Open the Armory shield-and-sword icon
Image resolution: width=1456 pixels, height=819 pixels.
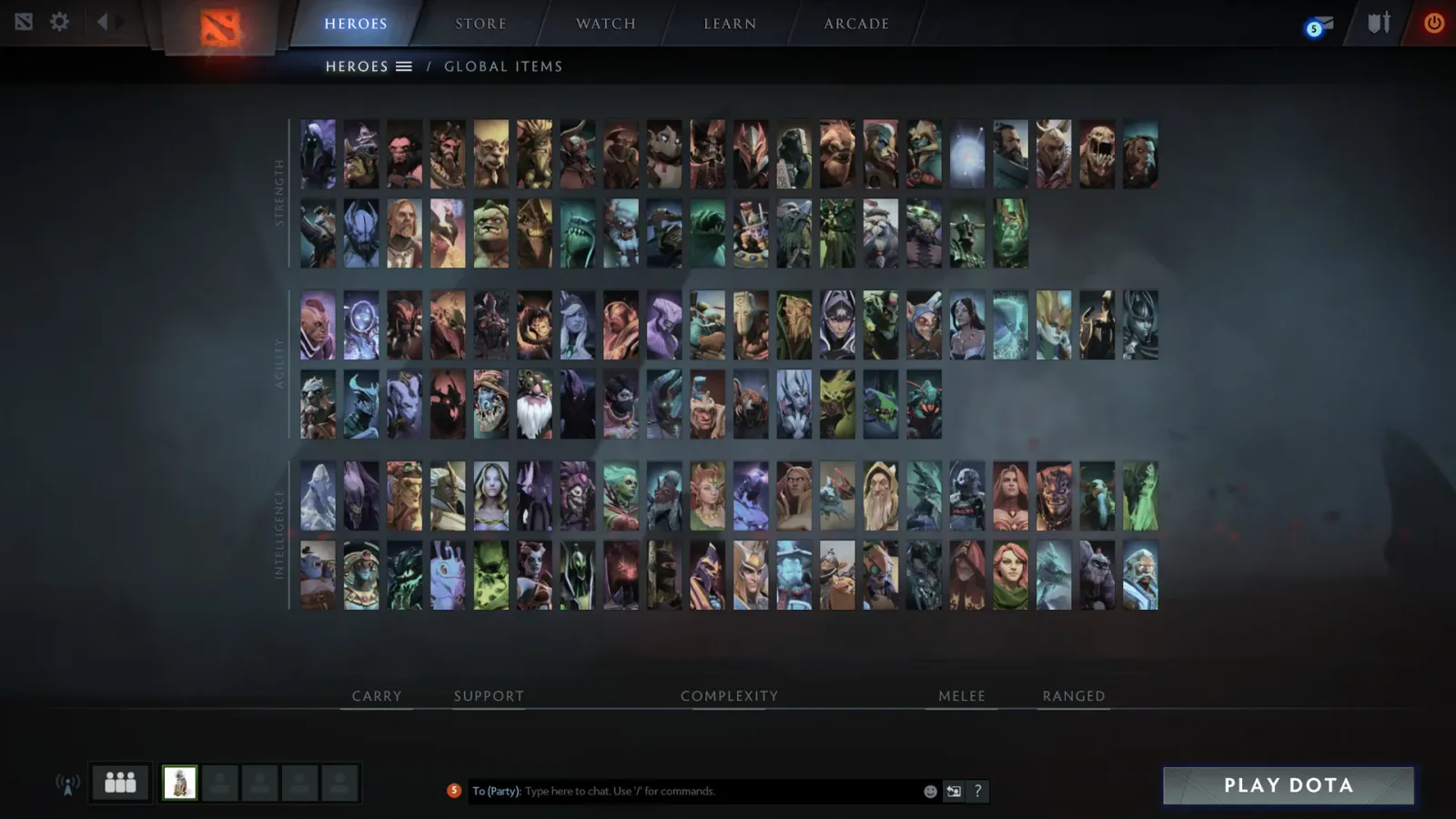pos(1378,22)
